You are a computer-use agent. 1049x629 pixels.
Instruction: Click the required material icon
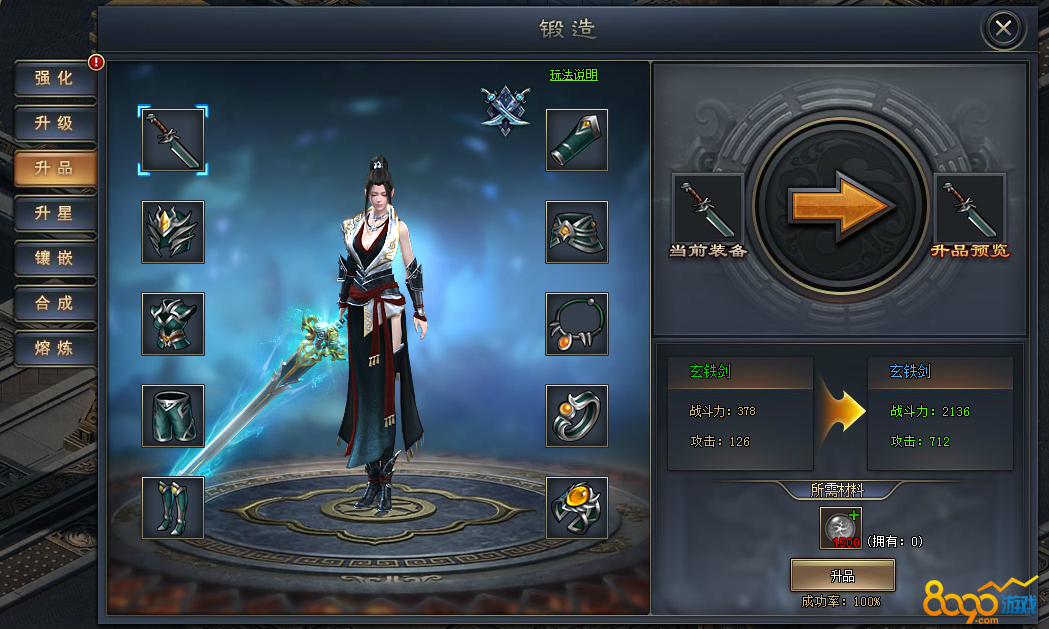[841, 528]
